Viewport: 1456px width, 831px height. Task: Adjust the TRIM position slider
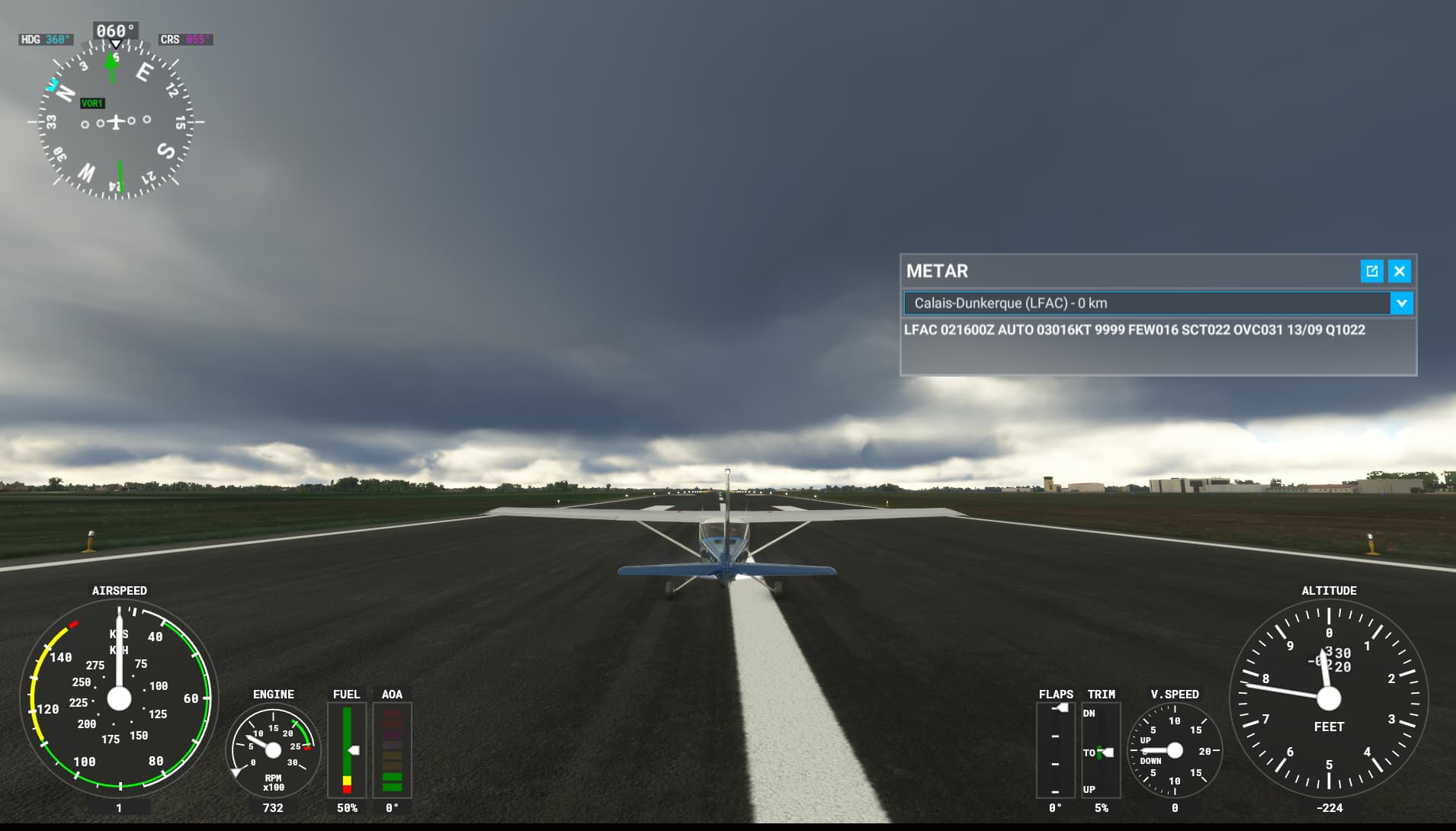[x=1099, y=752]
